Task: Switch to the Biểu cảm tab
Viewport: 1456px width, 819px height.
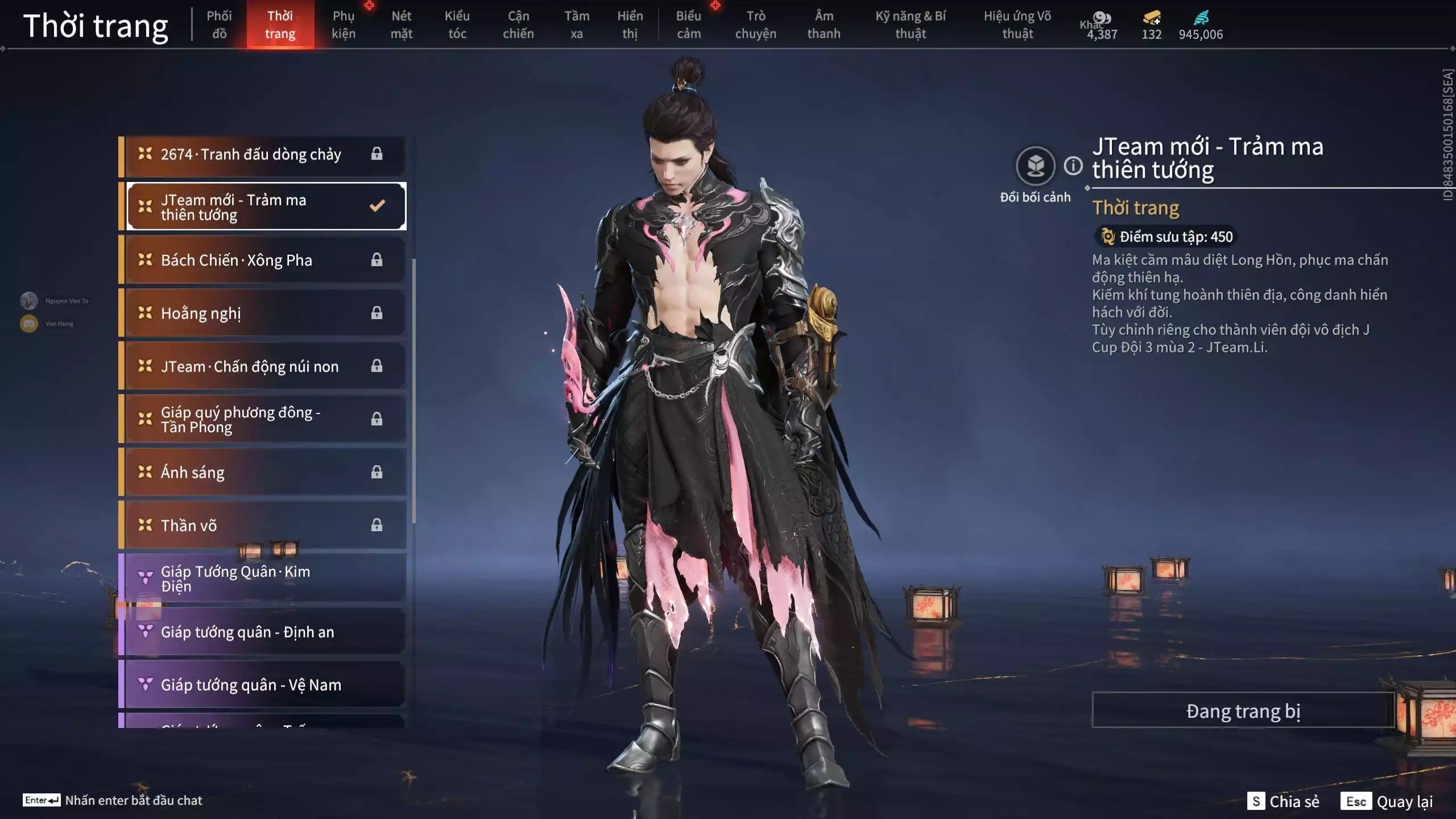Action: pyautogui.click(x=688, y=24)
